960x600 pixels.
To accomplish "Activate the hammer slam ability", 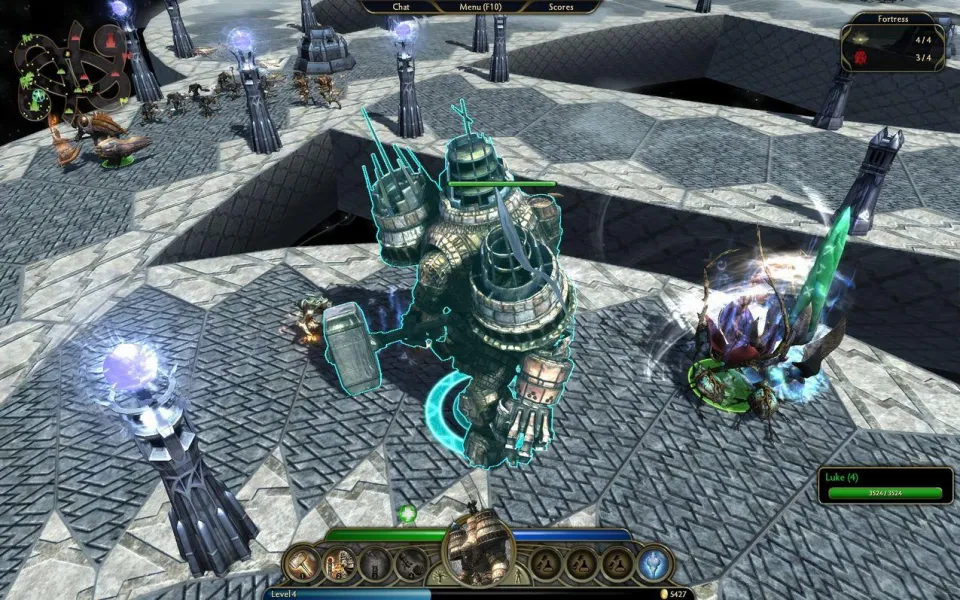I will (303, 564).
